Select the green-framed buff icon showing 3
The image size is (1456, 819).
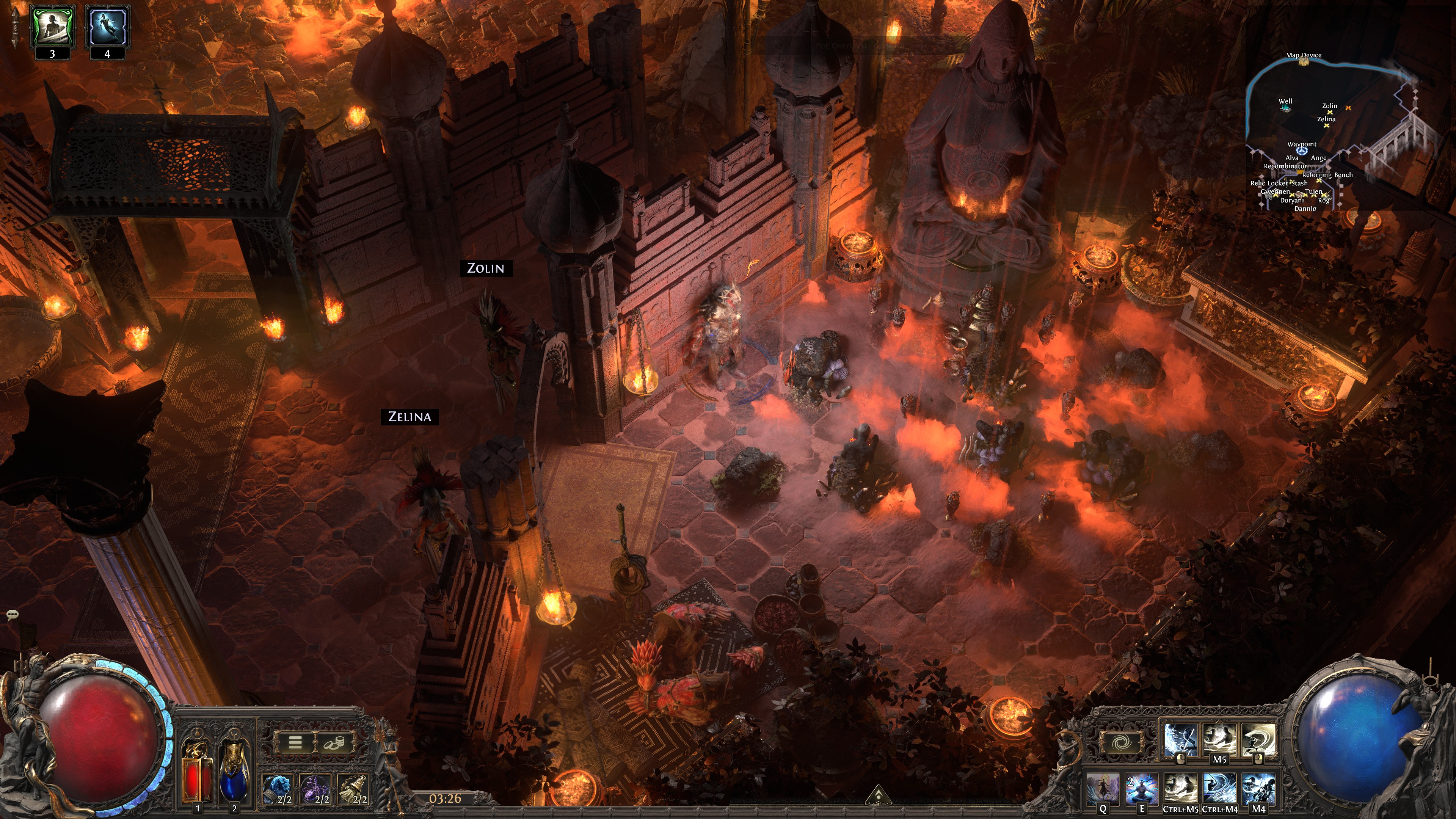point(53,27)
